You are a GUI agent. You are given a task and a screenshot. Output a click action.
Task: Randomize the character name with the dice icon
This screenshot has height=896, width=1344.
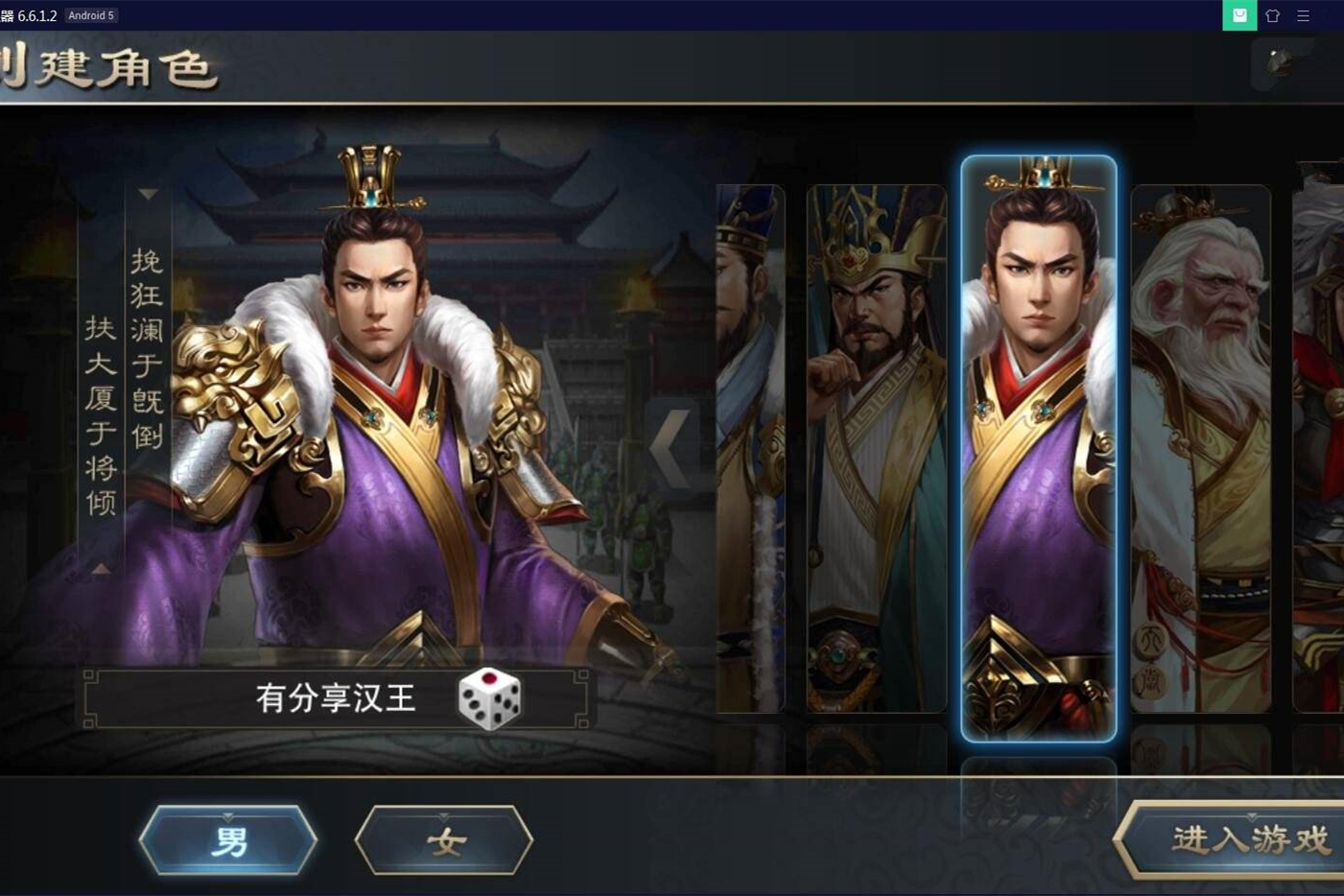pyautogui.click(x=489, y=699)
